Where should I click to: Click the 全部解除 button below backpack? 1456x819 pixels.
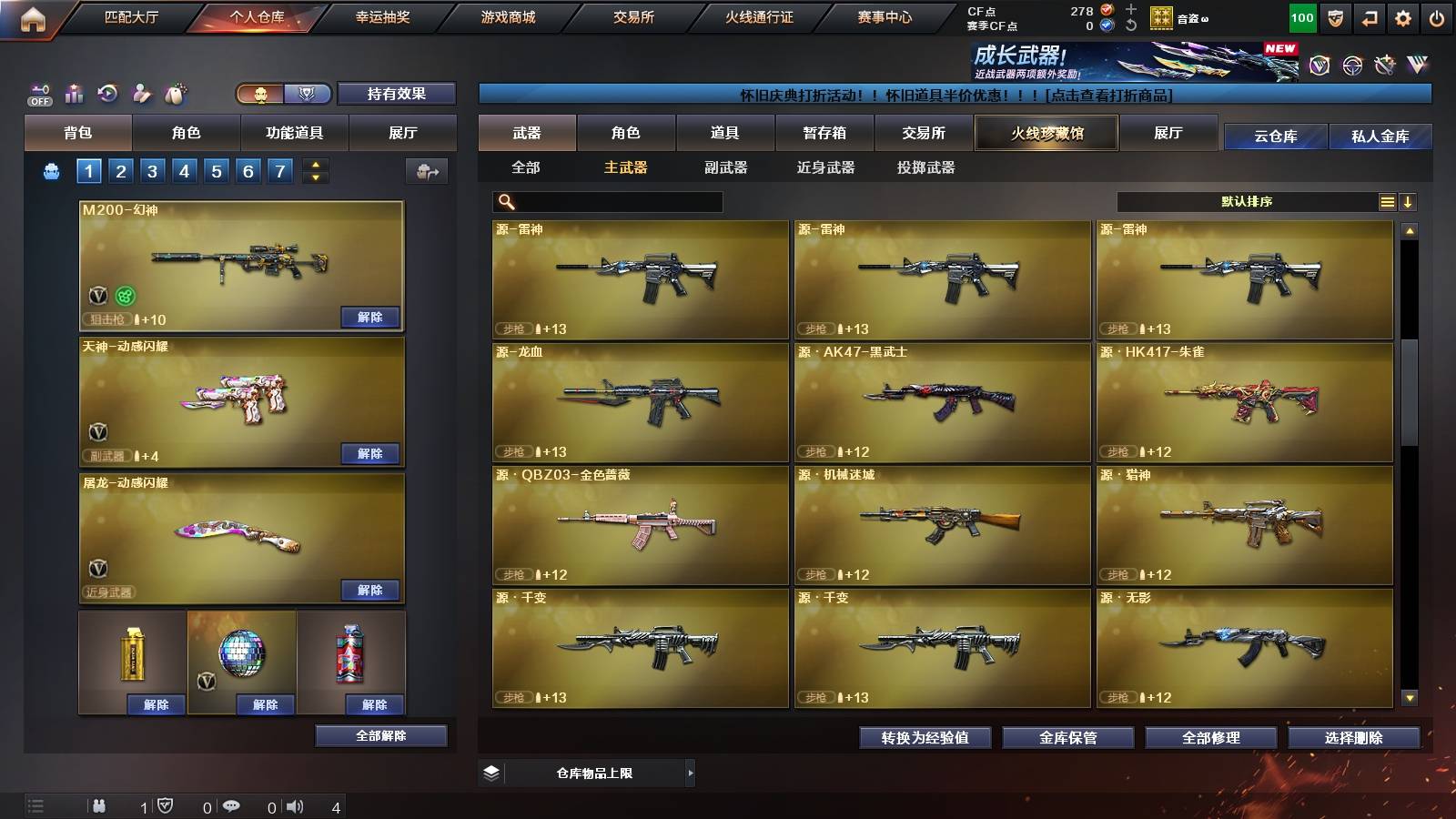click(381, 735)
